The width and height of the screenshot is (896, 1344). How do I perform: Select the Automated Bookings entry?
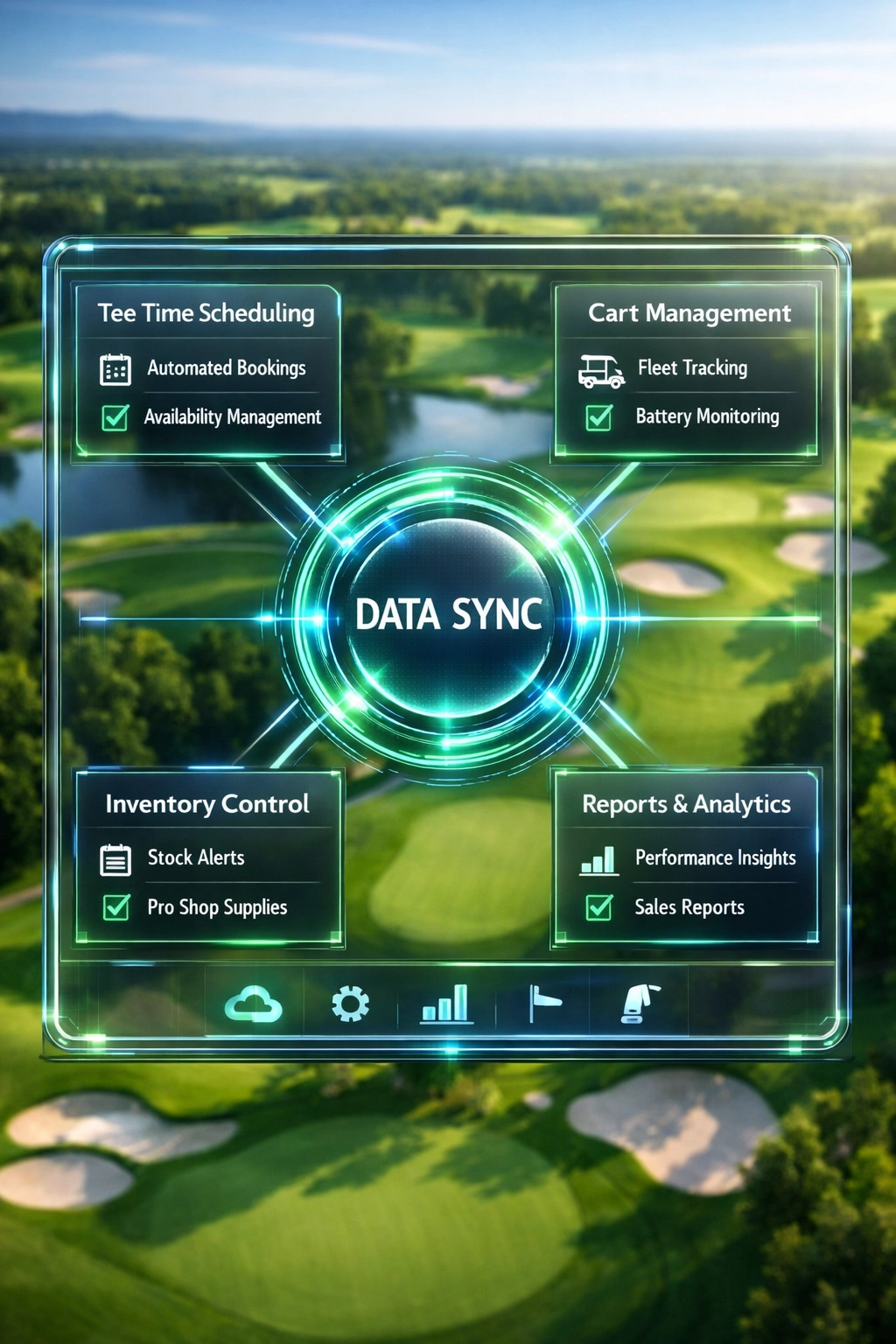226,368
